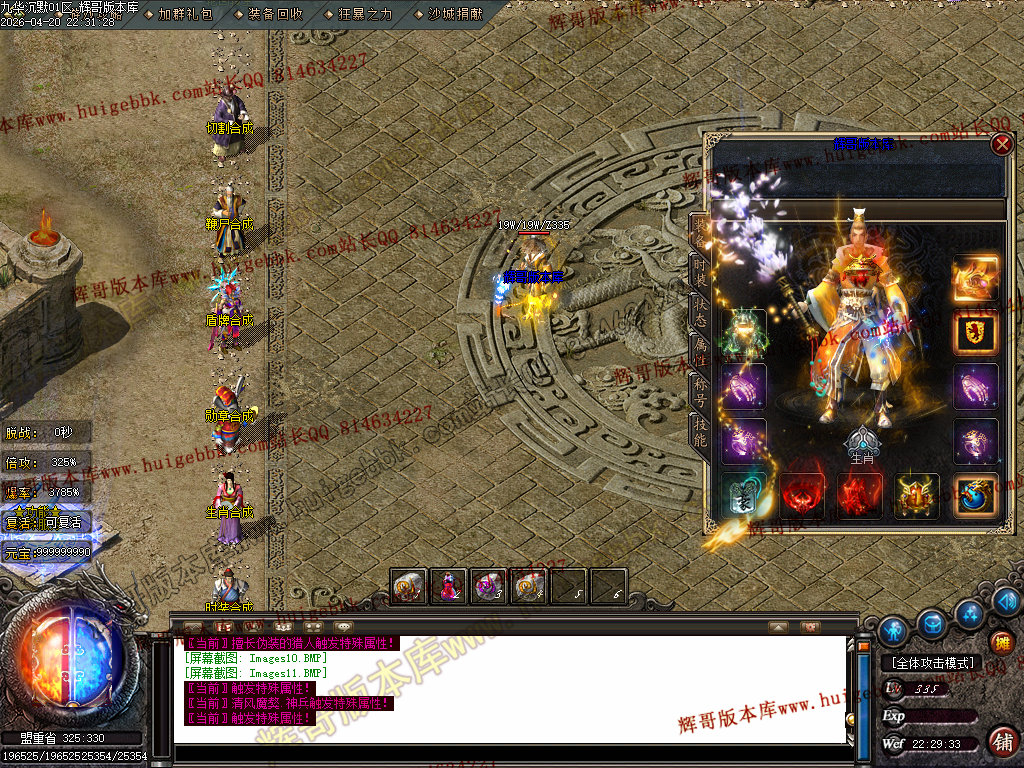Open the 加群礼包 gift pack menu
1024x768 pixels.
[185, 14]
